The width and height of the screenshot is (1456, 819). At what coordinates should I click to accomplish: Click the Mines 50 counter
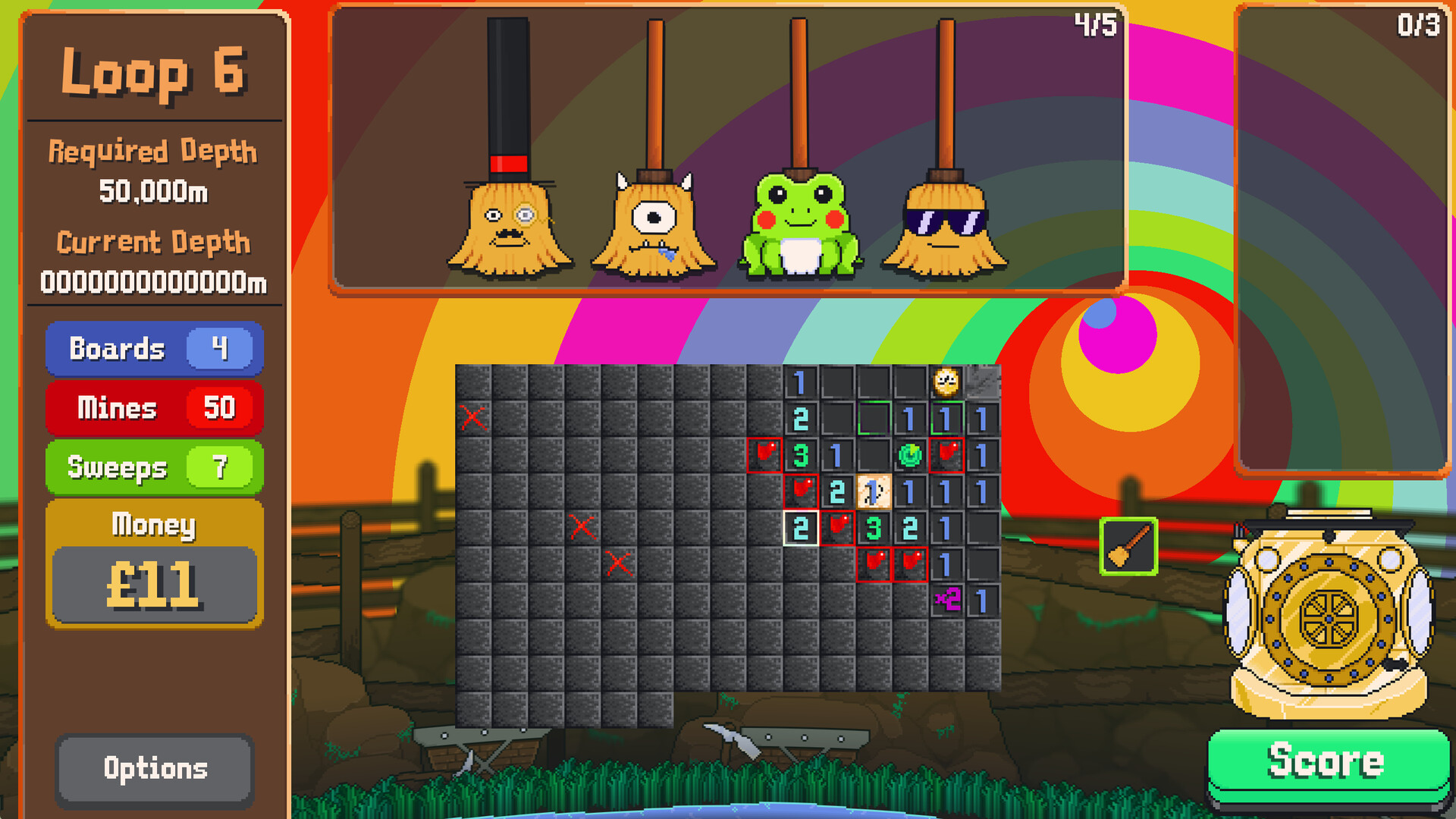(154, 409)
